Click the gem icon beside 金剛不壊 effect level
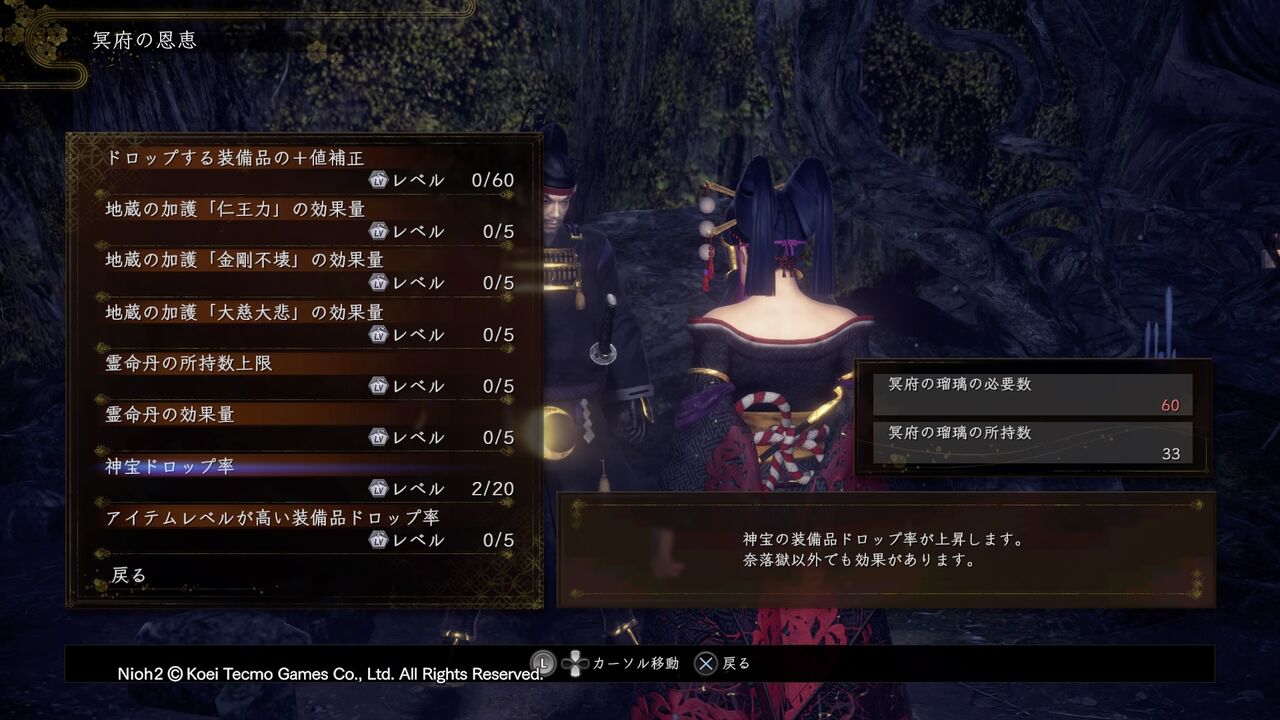Screen dimensions: 1280x720 point(378,282)
